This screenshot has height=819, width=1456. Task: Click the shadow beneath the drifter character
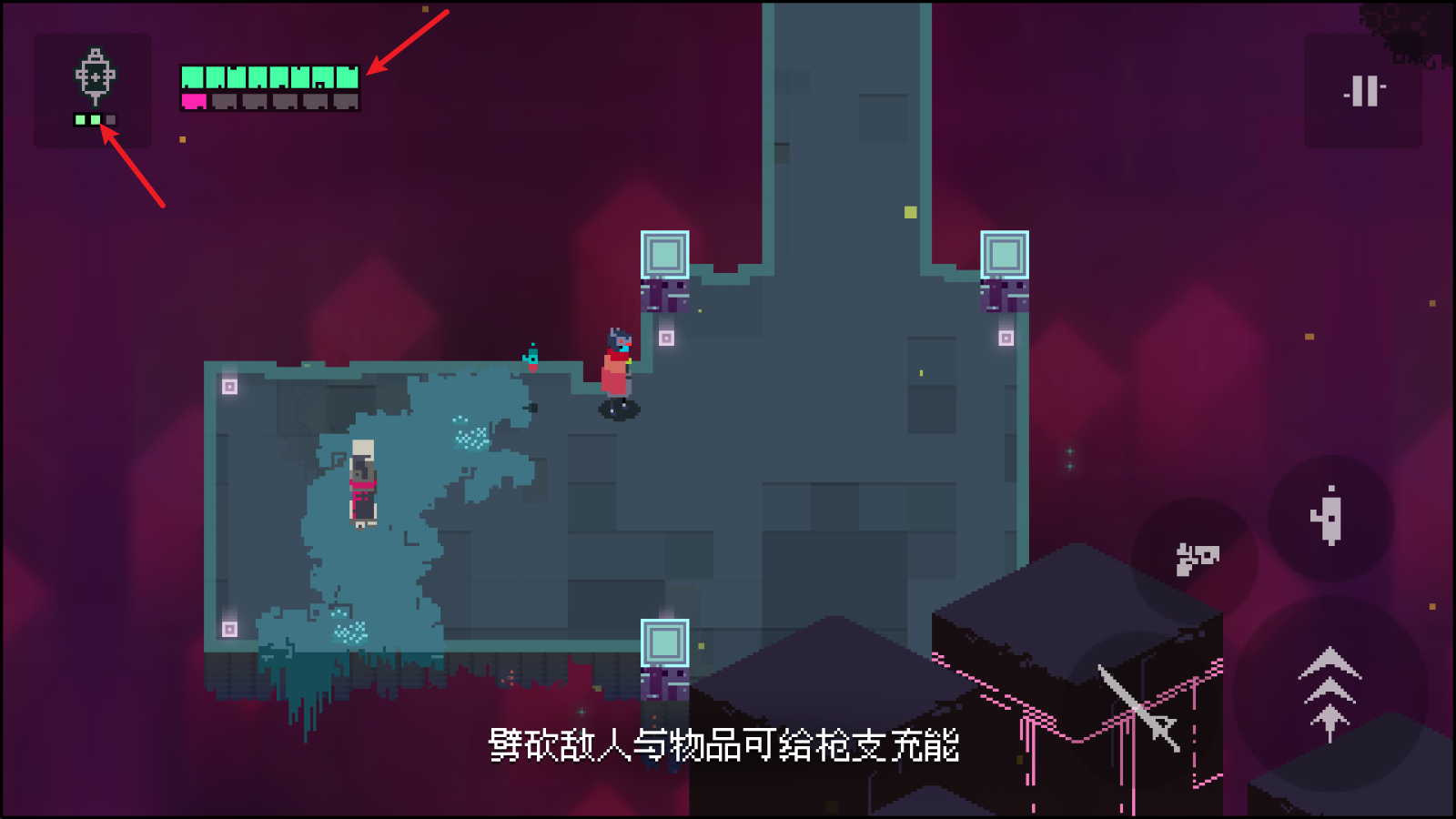(x=618, y=411)
